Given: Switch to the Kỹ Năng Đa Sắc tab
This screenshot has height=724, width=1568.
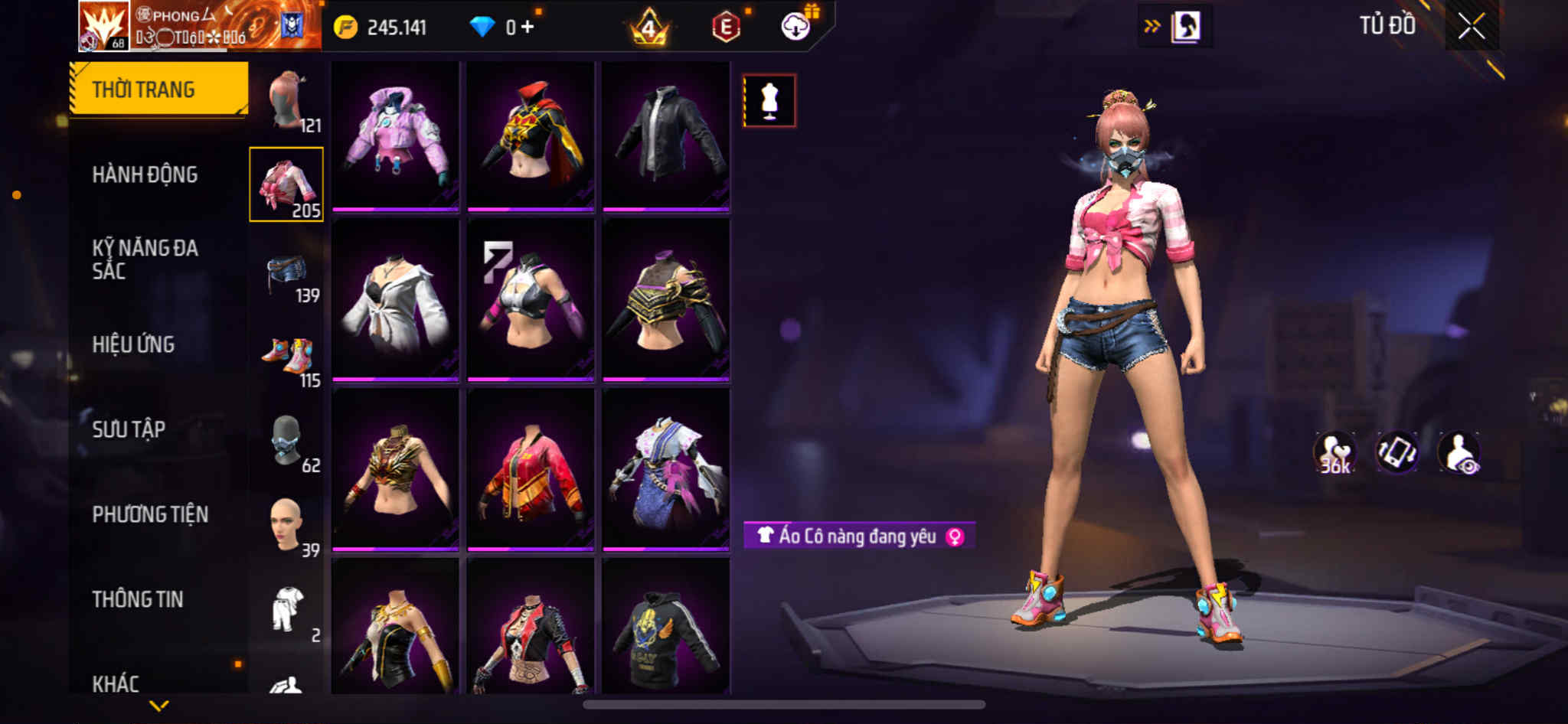Looking at the screenshot, I should (x=145, y=259).
